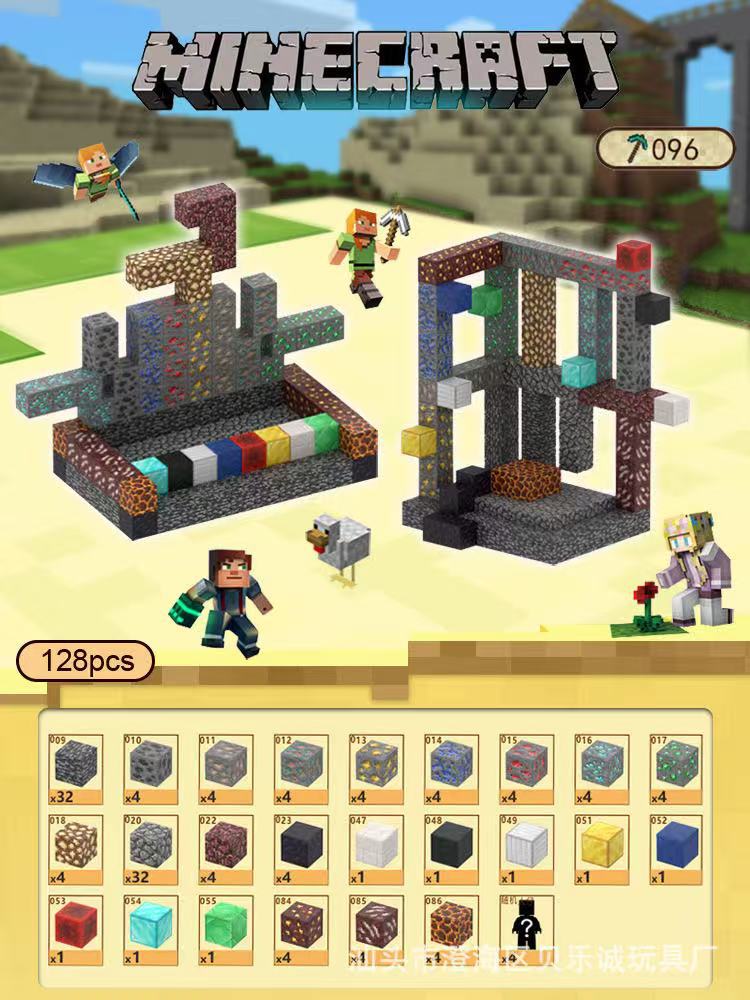Select the lapis ore block slot 014
750x1000 pixels.
pyautogui.click(x=451, y=769)
